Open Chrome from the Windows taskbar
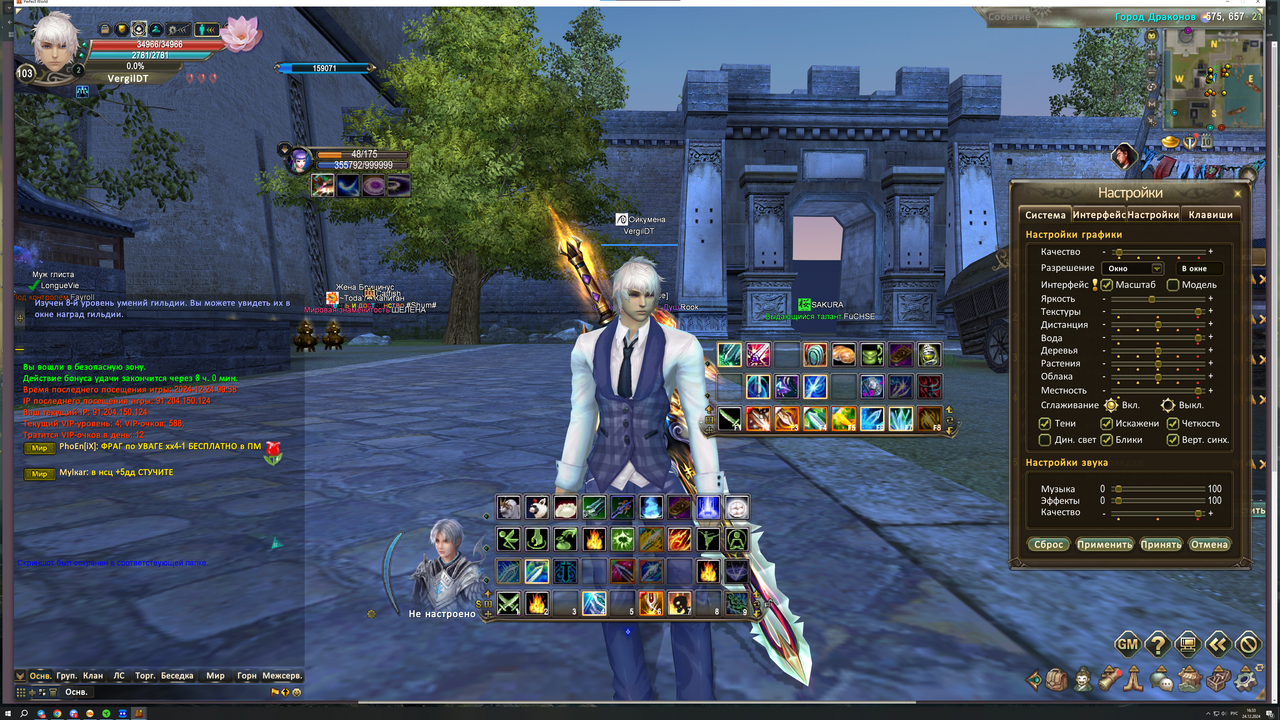Viewport: 1280px width, 720px height. 57,714
